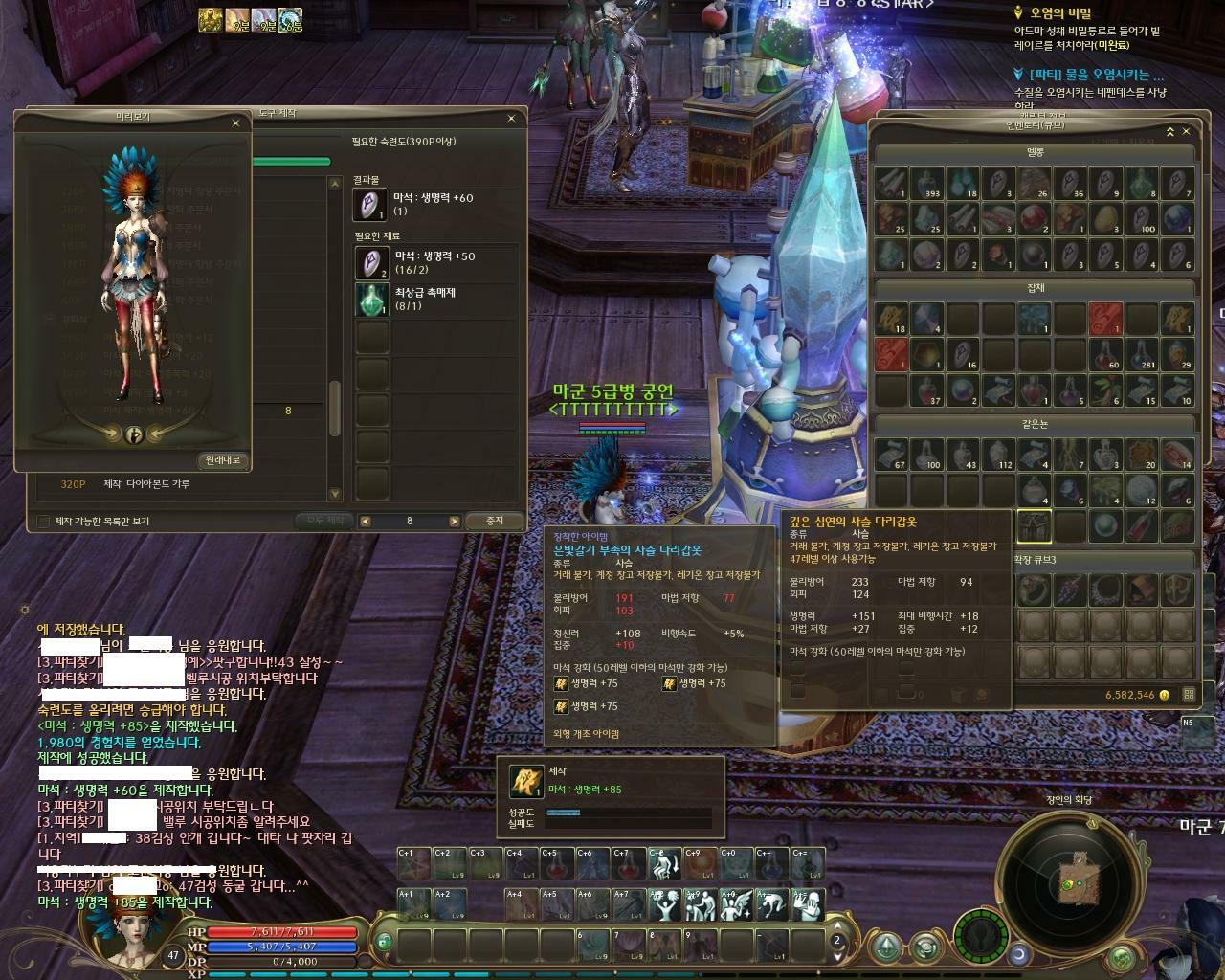Viewport: 1225px width, 980px height.
Task: Toggle the craftable-only list checkbox
Action: pyautogui.click(x=43, y=521)
